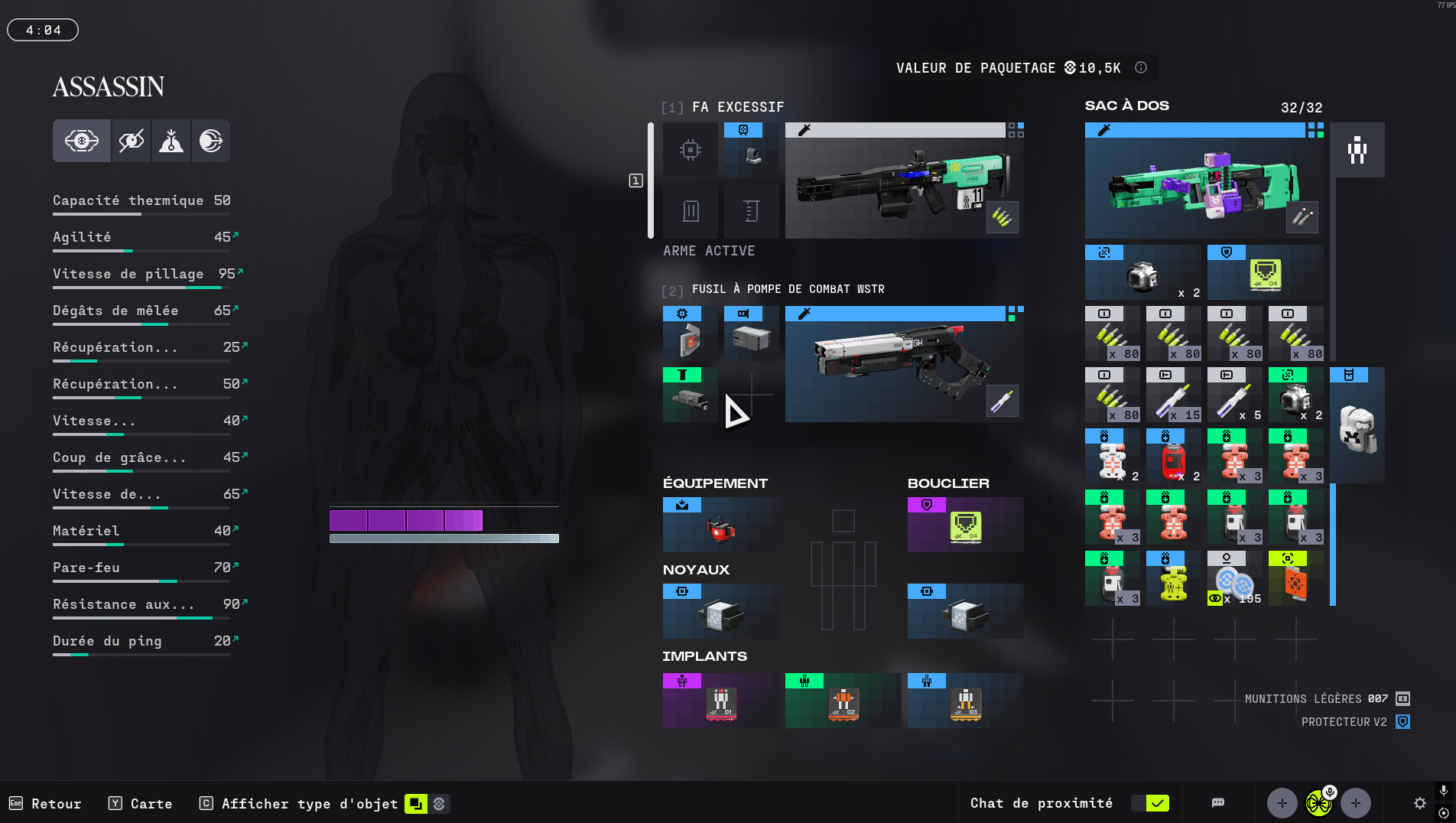Select the equipped Bouclier shield slot
The height and width of the screenshot is (823, 1456).
point(965,525)
